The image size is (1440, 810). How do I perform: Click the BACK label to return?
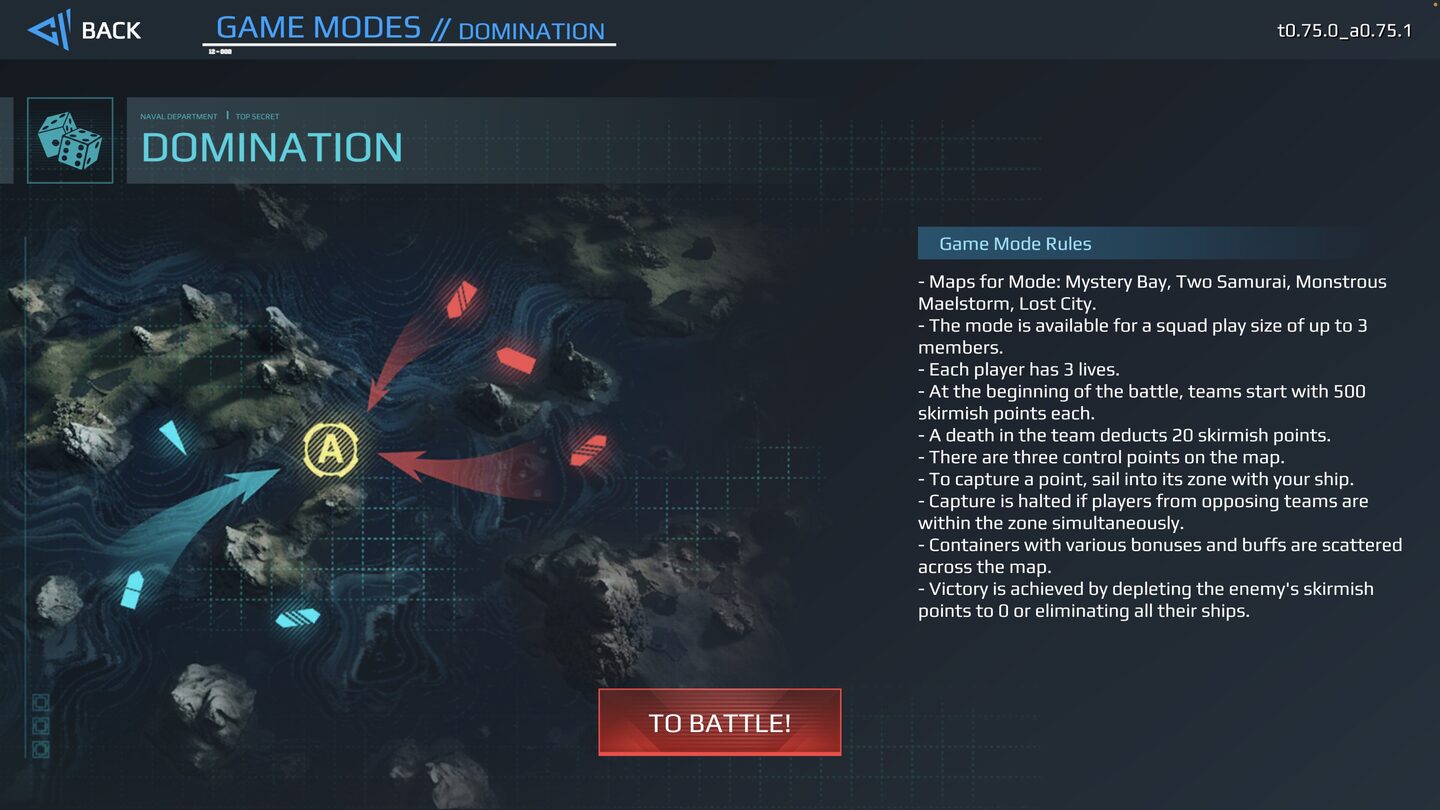112,31
